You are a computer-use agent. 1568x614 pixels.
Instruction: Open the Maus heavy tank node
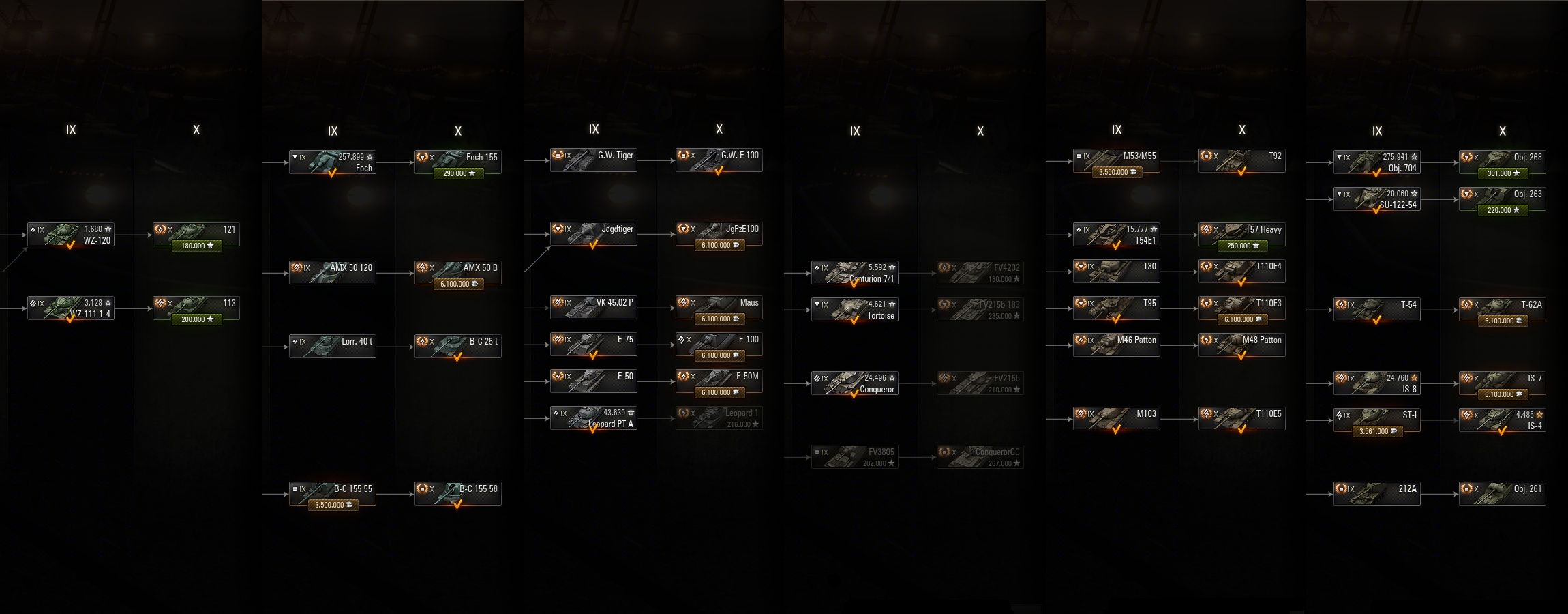point(719,308)
